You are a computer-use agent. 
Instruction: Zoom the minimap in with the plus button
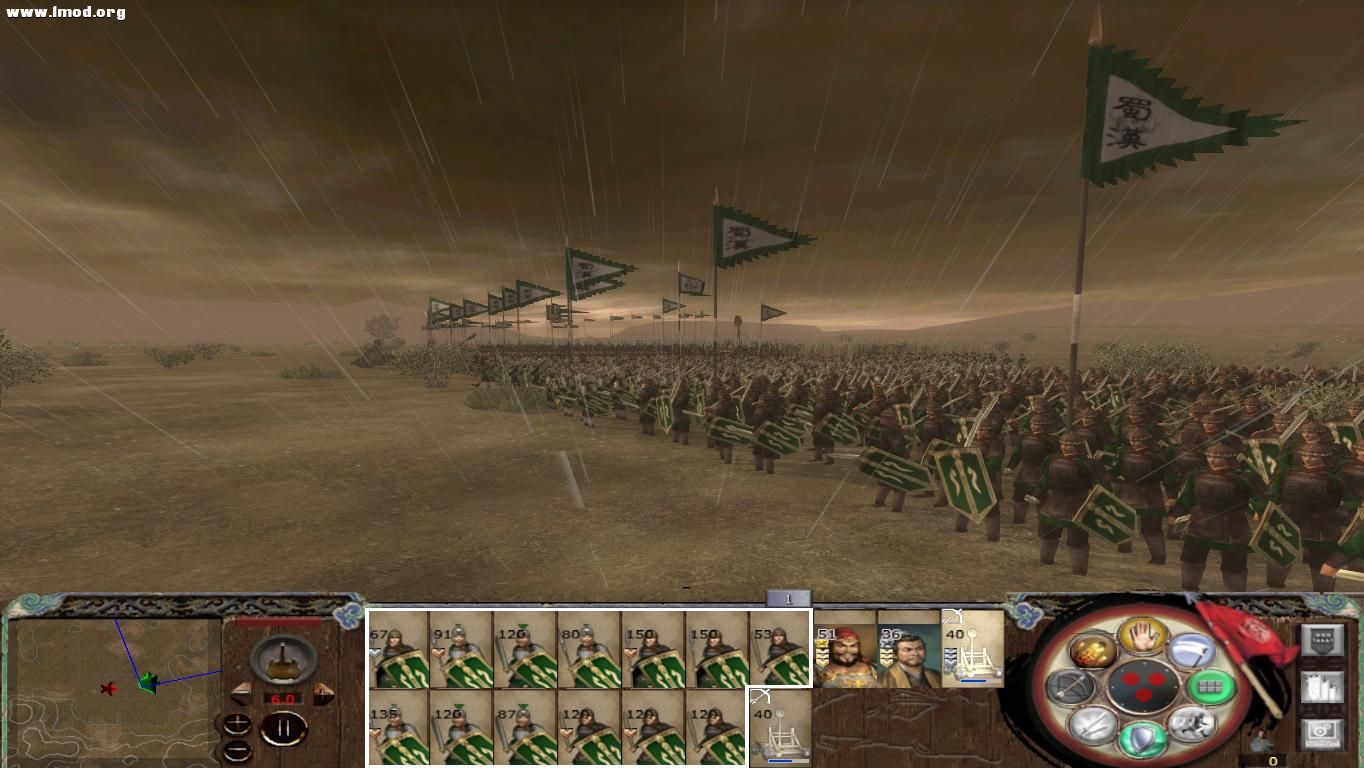tap(236, 722)
